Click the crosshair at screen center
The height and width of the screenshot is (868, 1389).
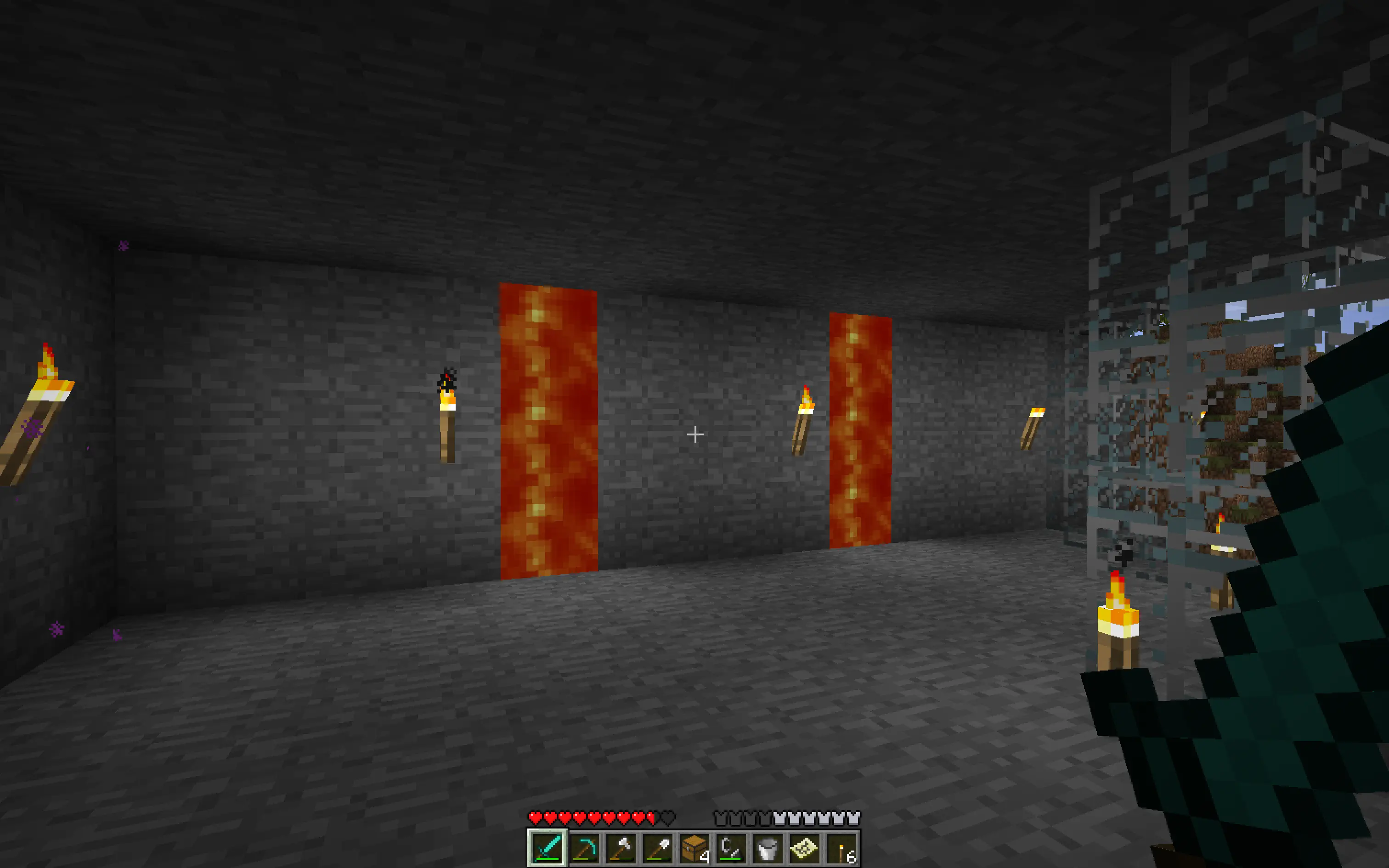tap(694, 435)
